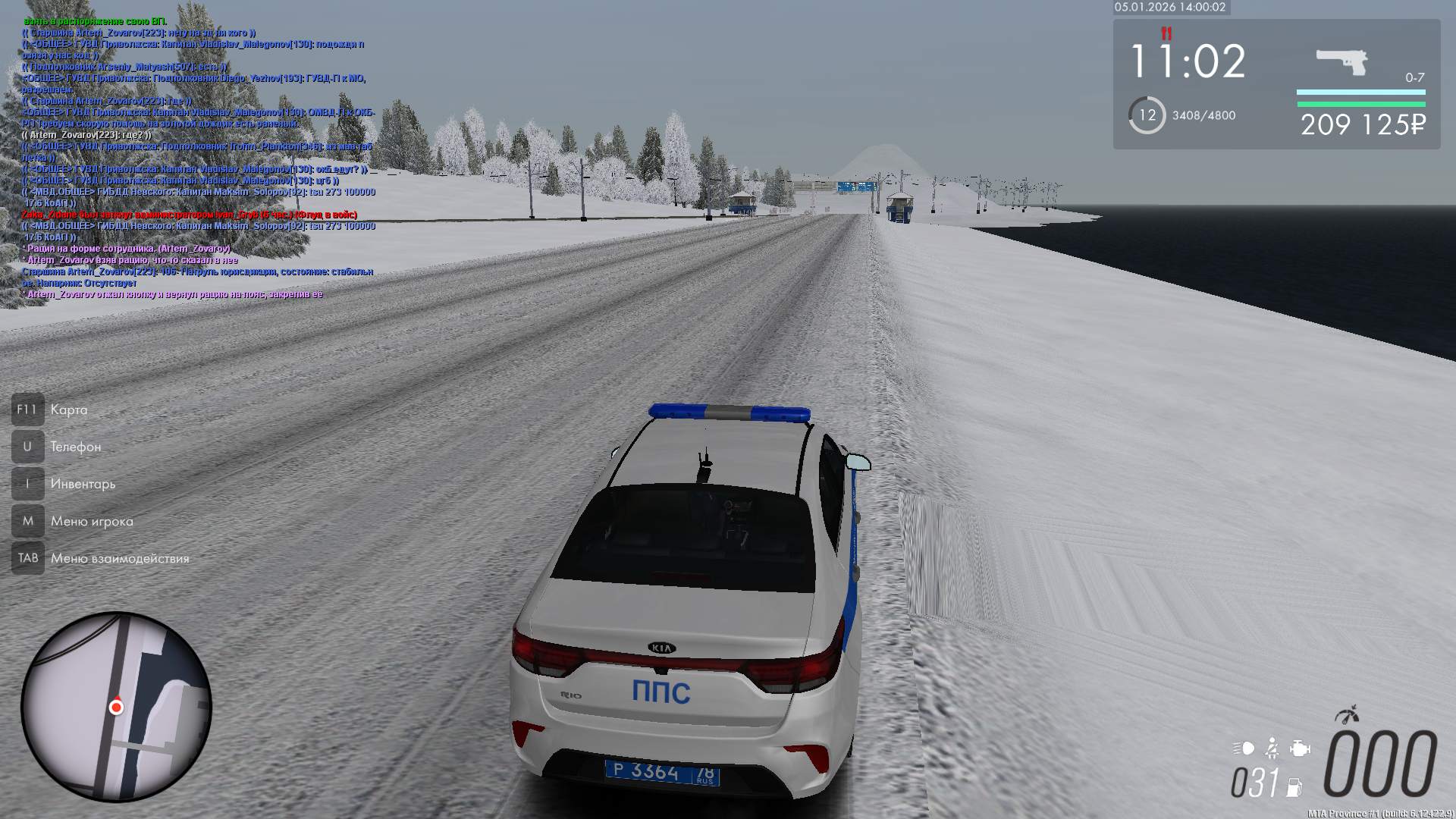Select the pistol weapon icon

point(1341,61)
